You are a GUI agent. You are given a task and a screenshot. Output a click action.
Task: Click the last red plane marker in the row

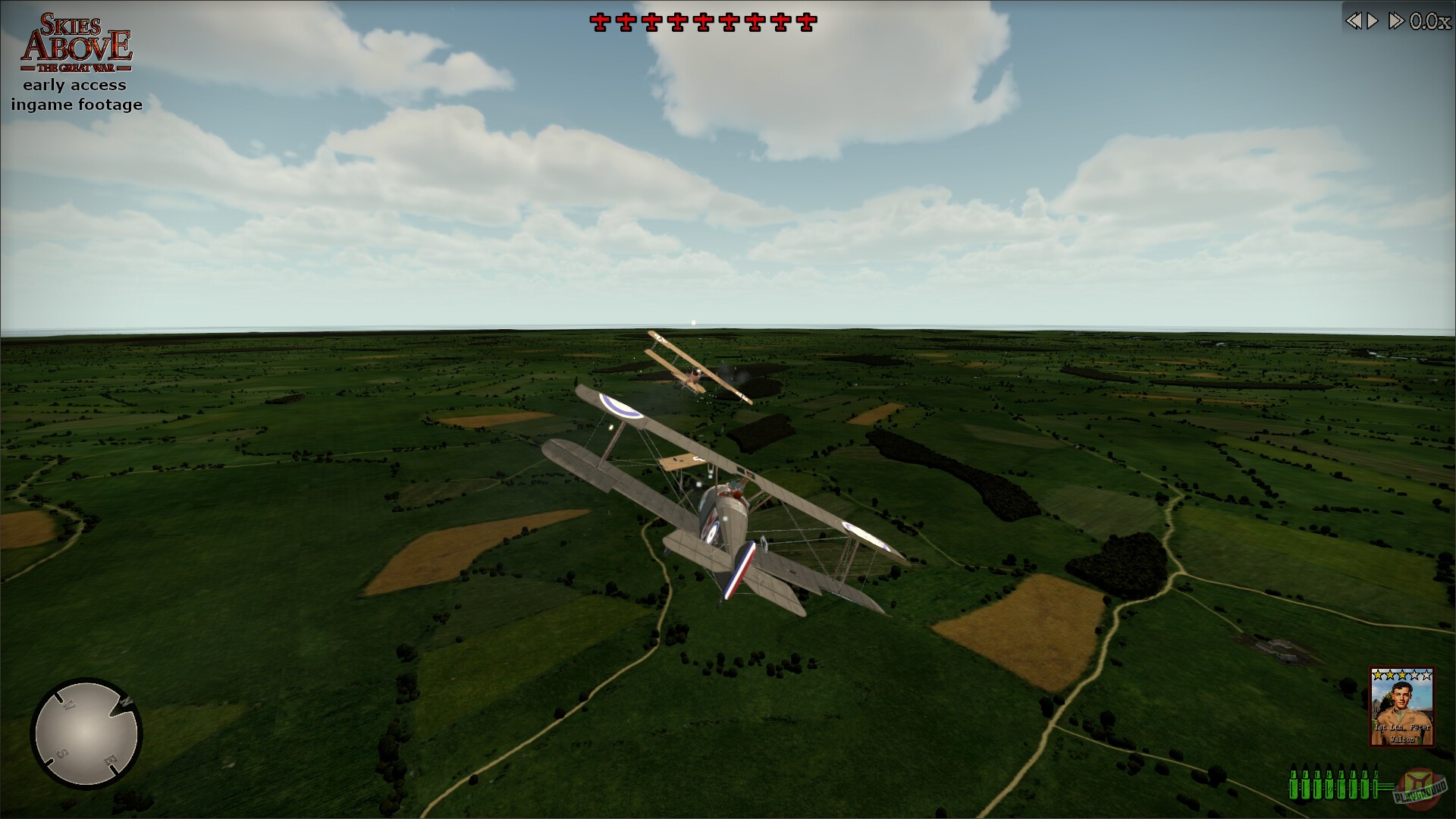(808, 22)
